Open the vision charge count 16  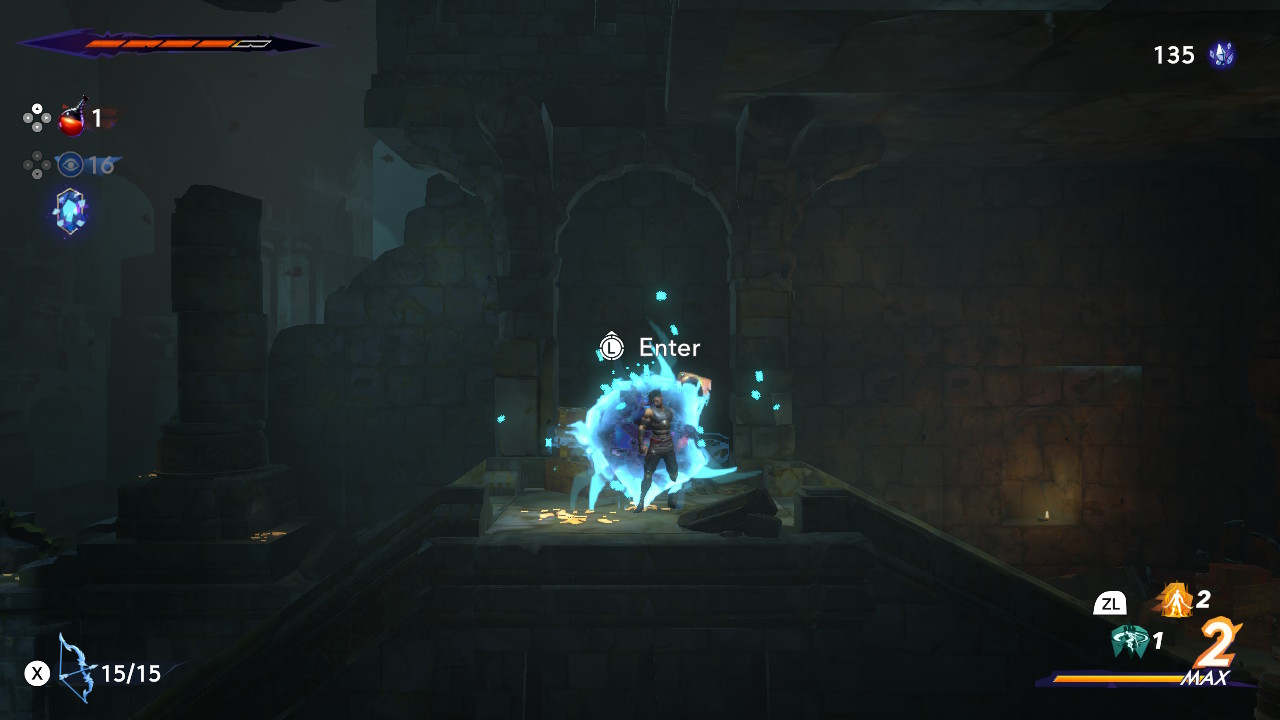coord(100,165)
